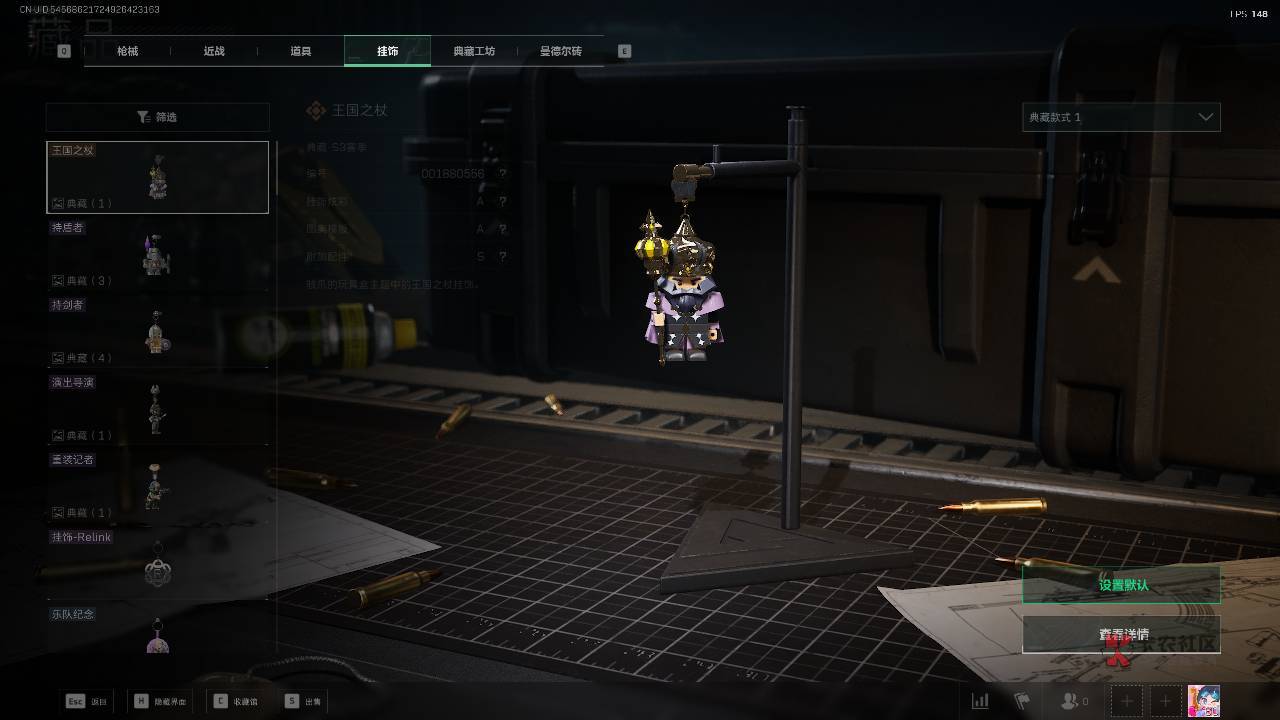Open the 曼德尔砖 tab
1280x720 pixels.
[560, 51]
